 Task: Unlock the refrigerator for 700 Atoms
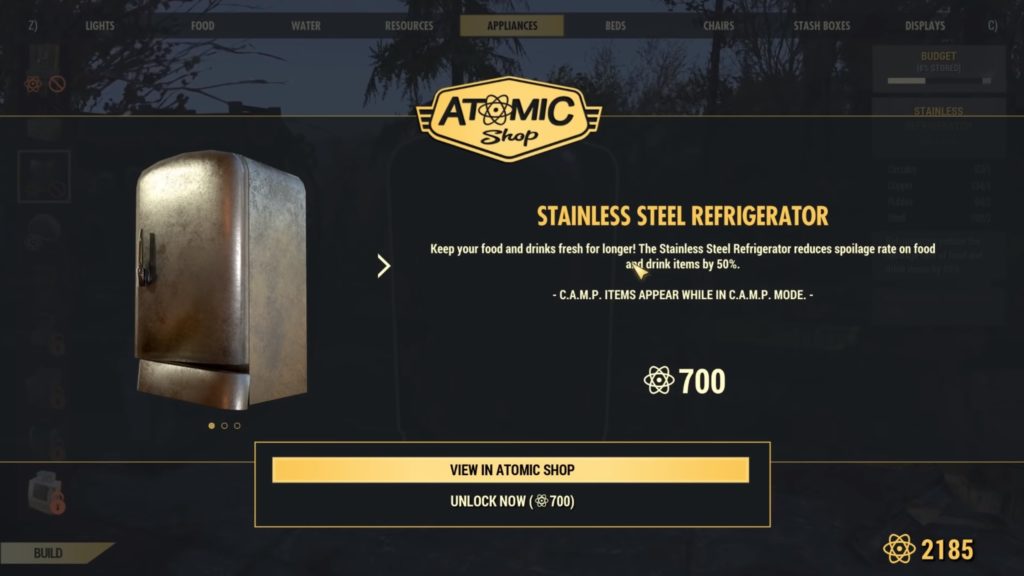[511, 501]
